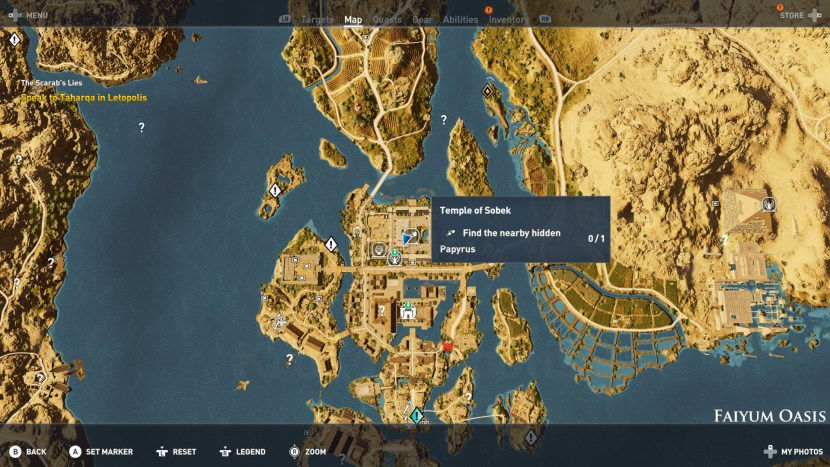Show the Inventory tab
The width and height of the screenshot is (830, 467).
pos(509,19)
